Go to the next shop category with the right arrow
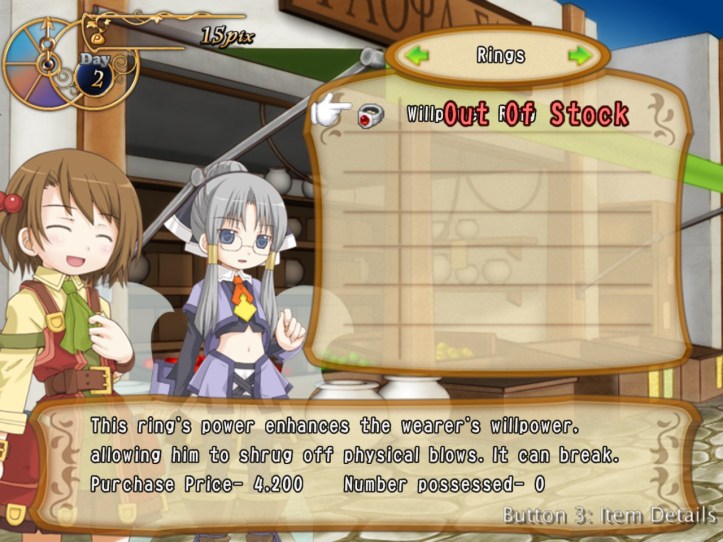 point(579,55)
